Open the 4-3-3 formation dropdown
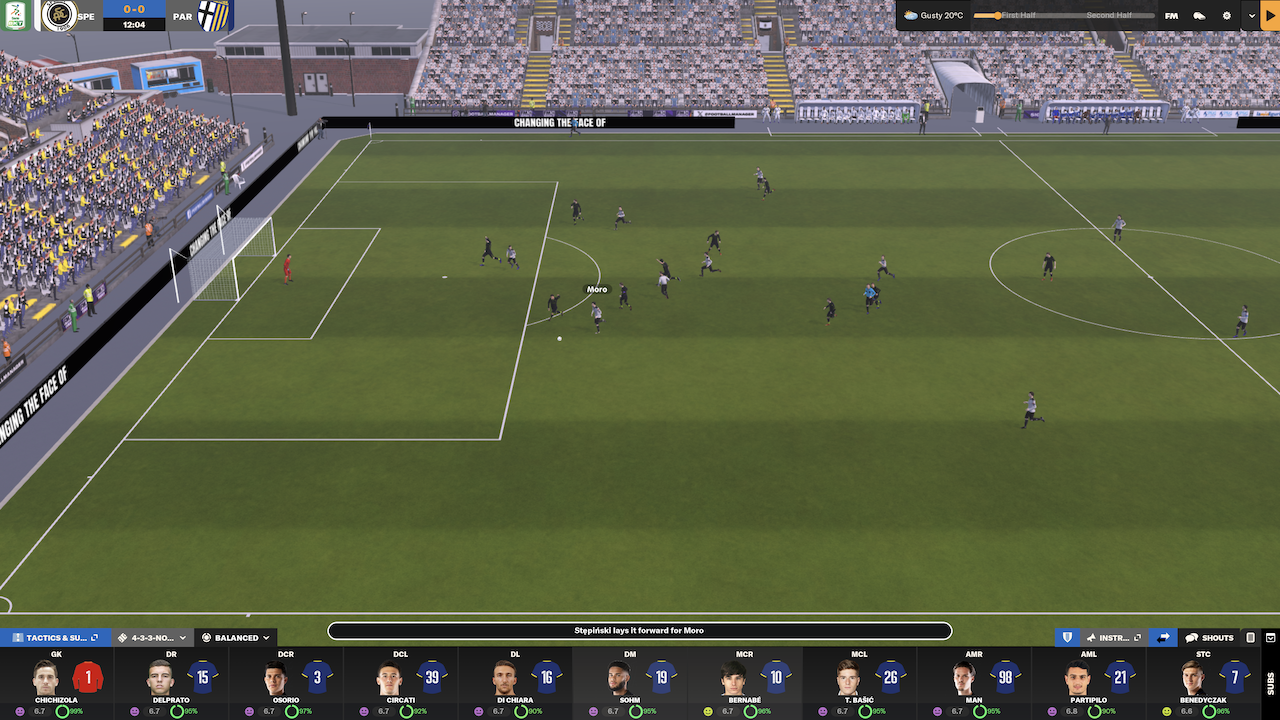The image size is (1280, 720). click(x=151, y=637)
